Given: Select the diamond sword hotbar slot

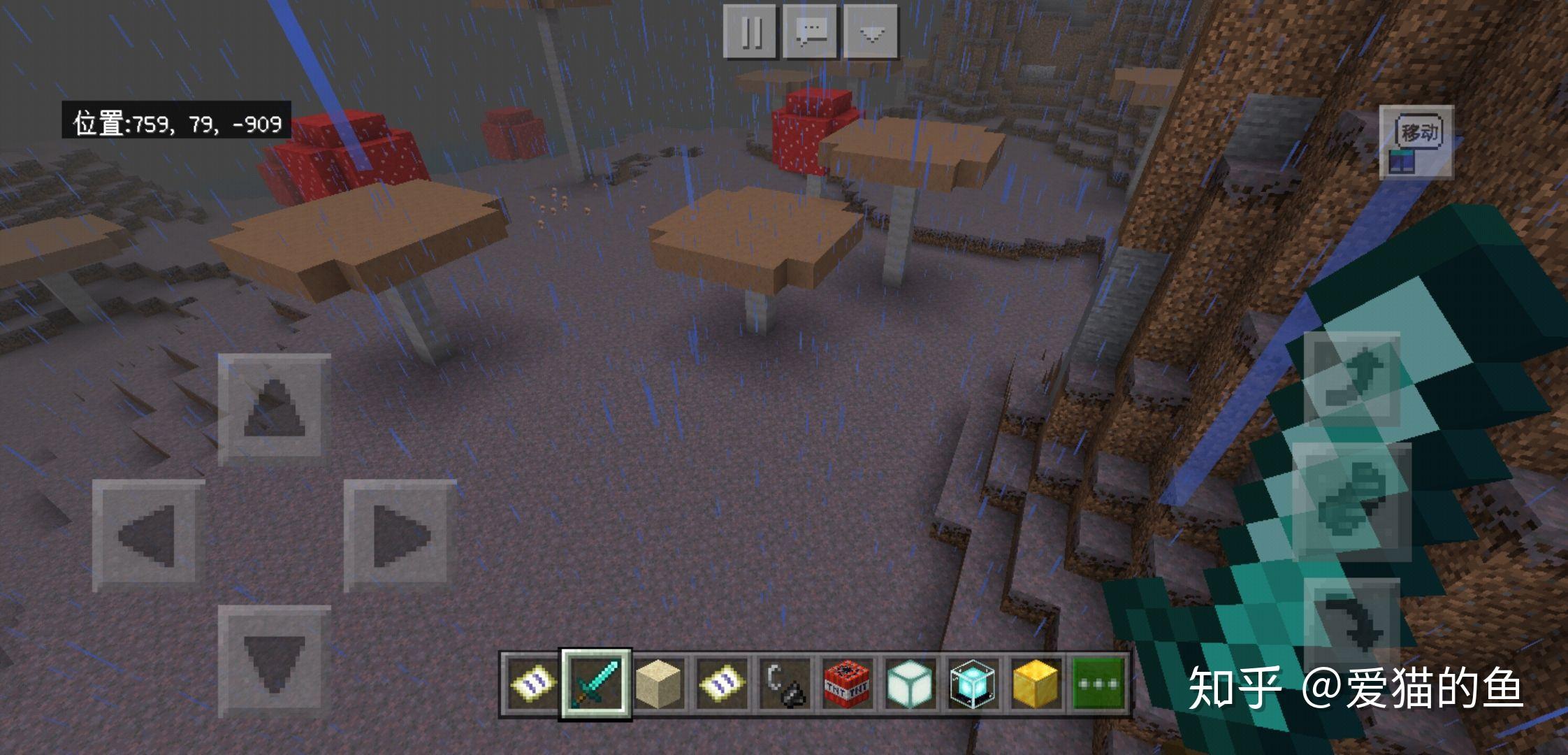Looking at the screenshot, I should tap(596, 683).
